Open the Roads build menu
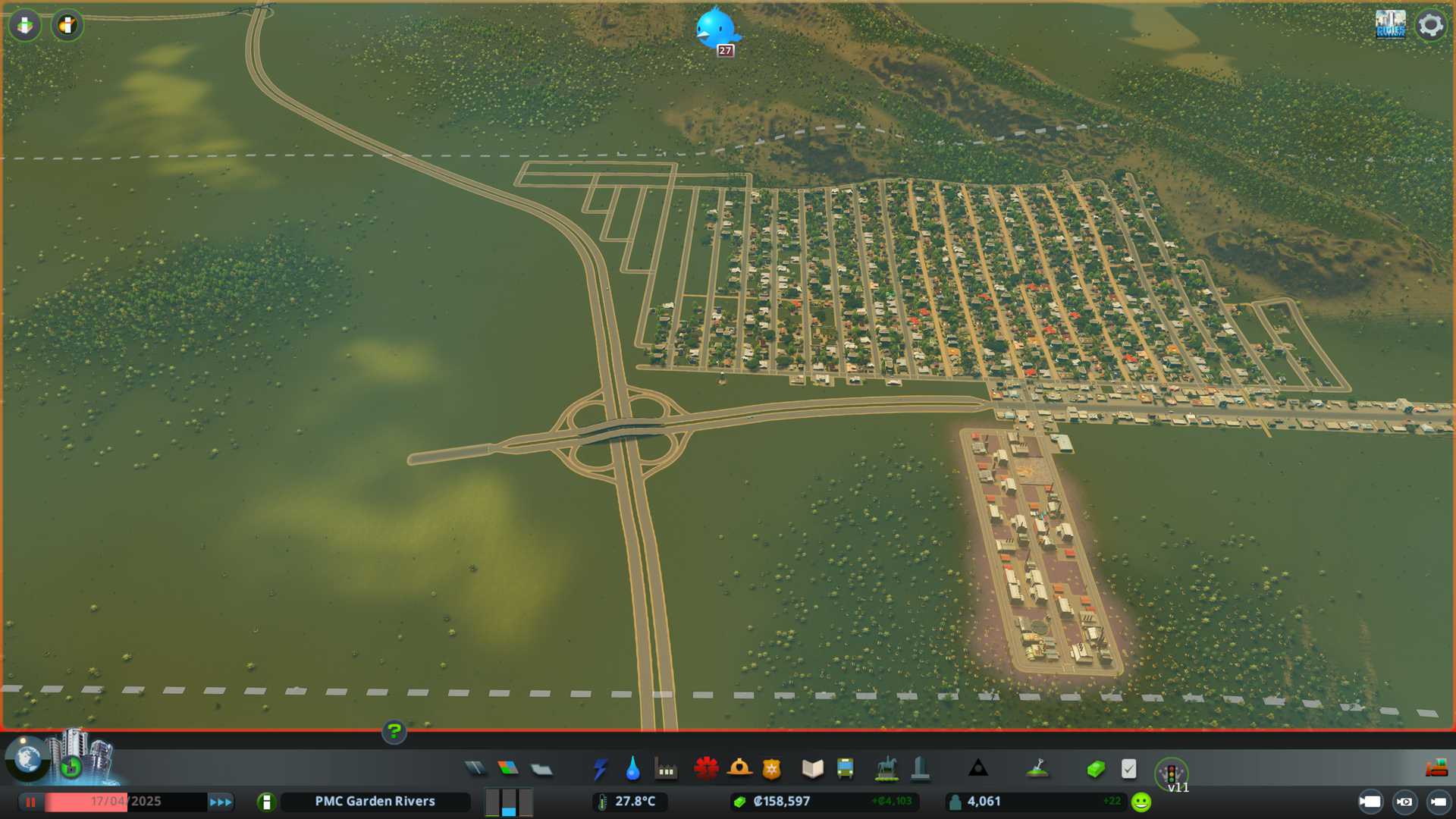 point(475,769)
